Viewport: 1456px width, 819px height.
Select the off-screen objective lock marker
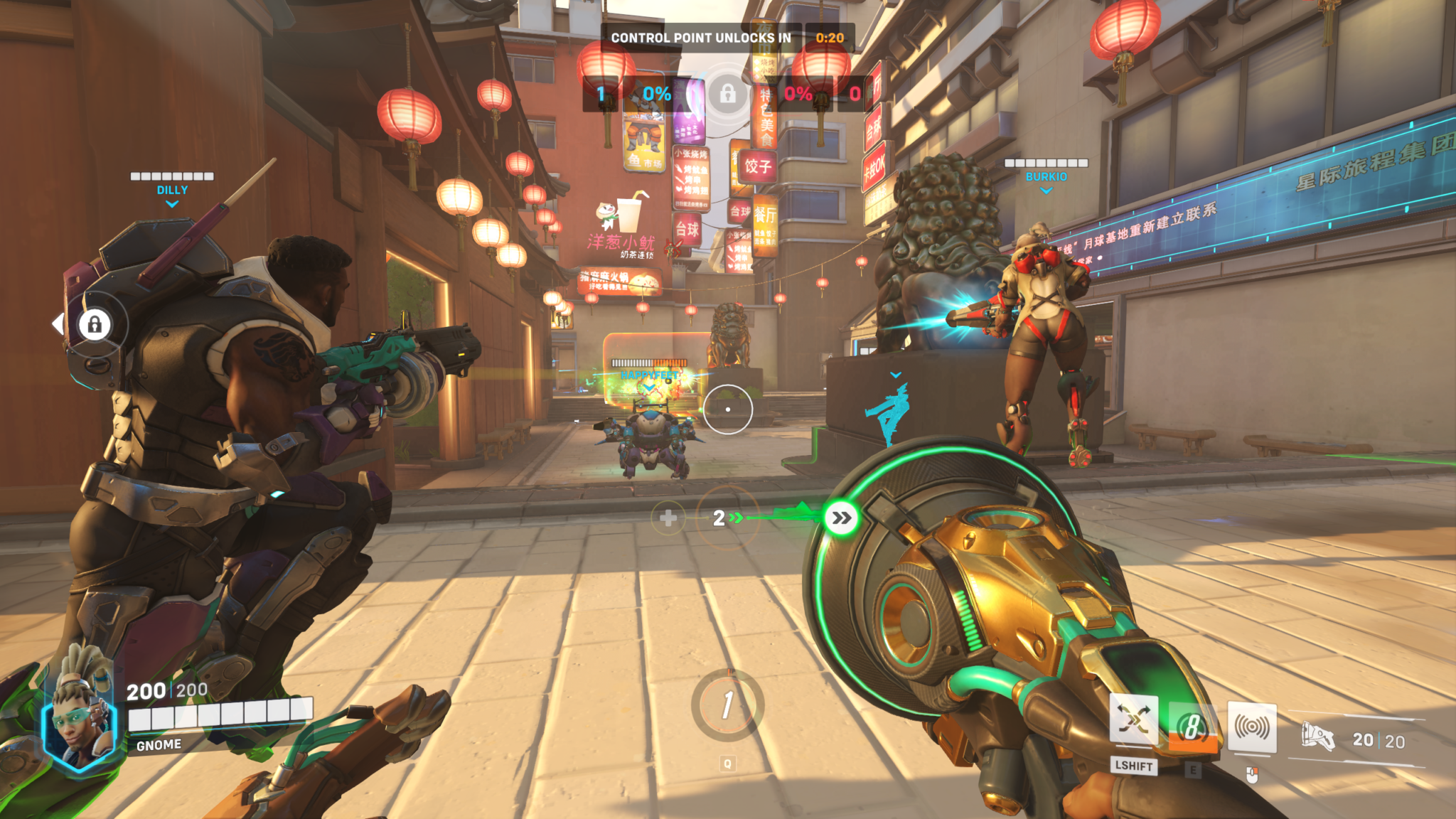[95, 325]
